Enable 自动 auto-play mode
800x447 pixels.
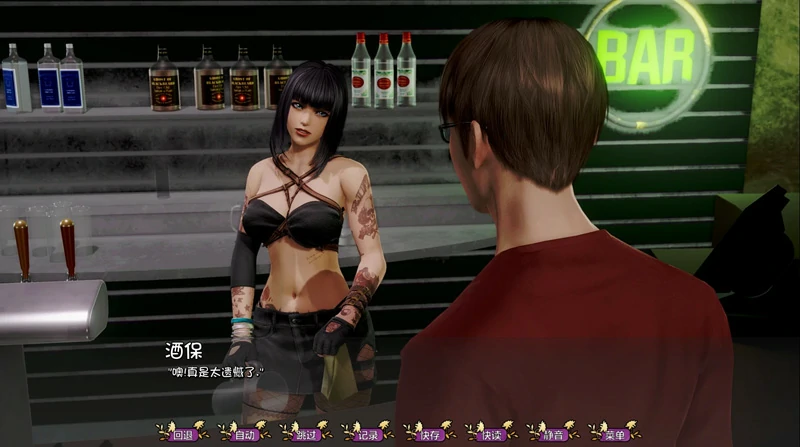[244, 434]
